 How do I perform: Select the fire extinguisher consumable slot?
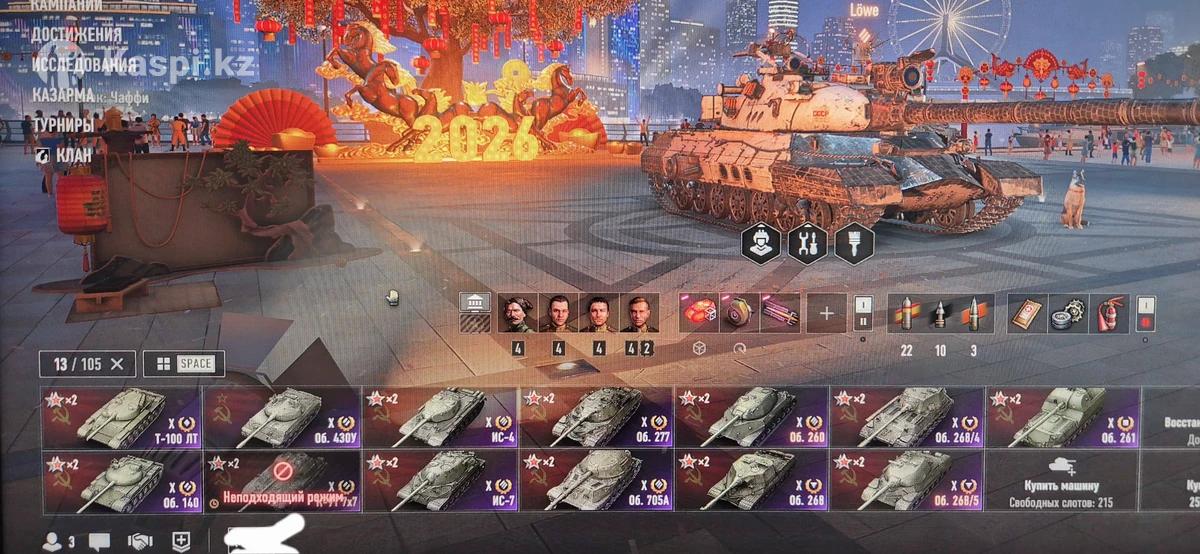(1108, 314)
